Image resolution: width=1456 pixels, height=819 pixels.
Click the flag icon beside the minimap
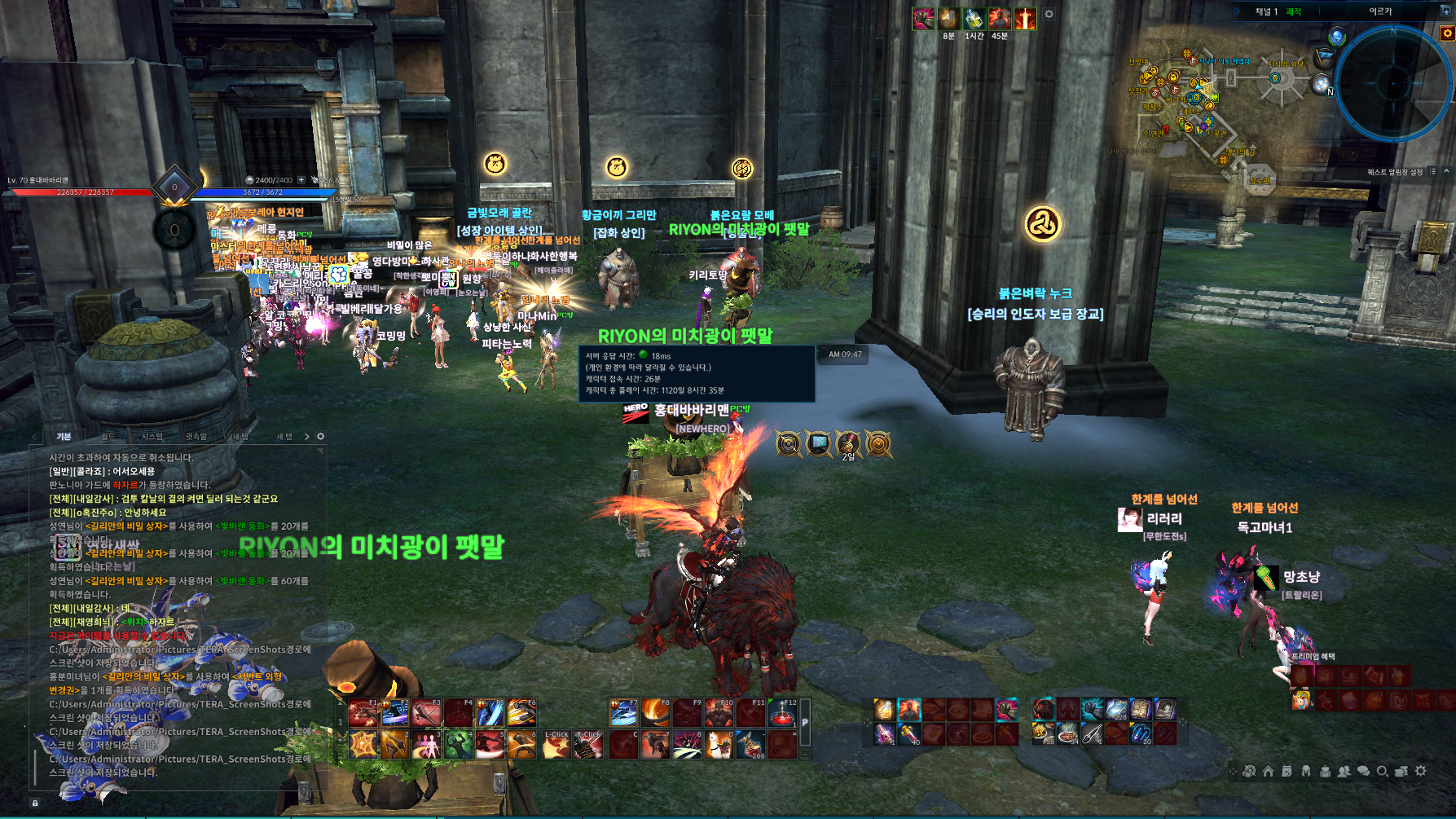(1324, 58)
